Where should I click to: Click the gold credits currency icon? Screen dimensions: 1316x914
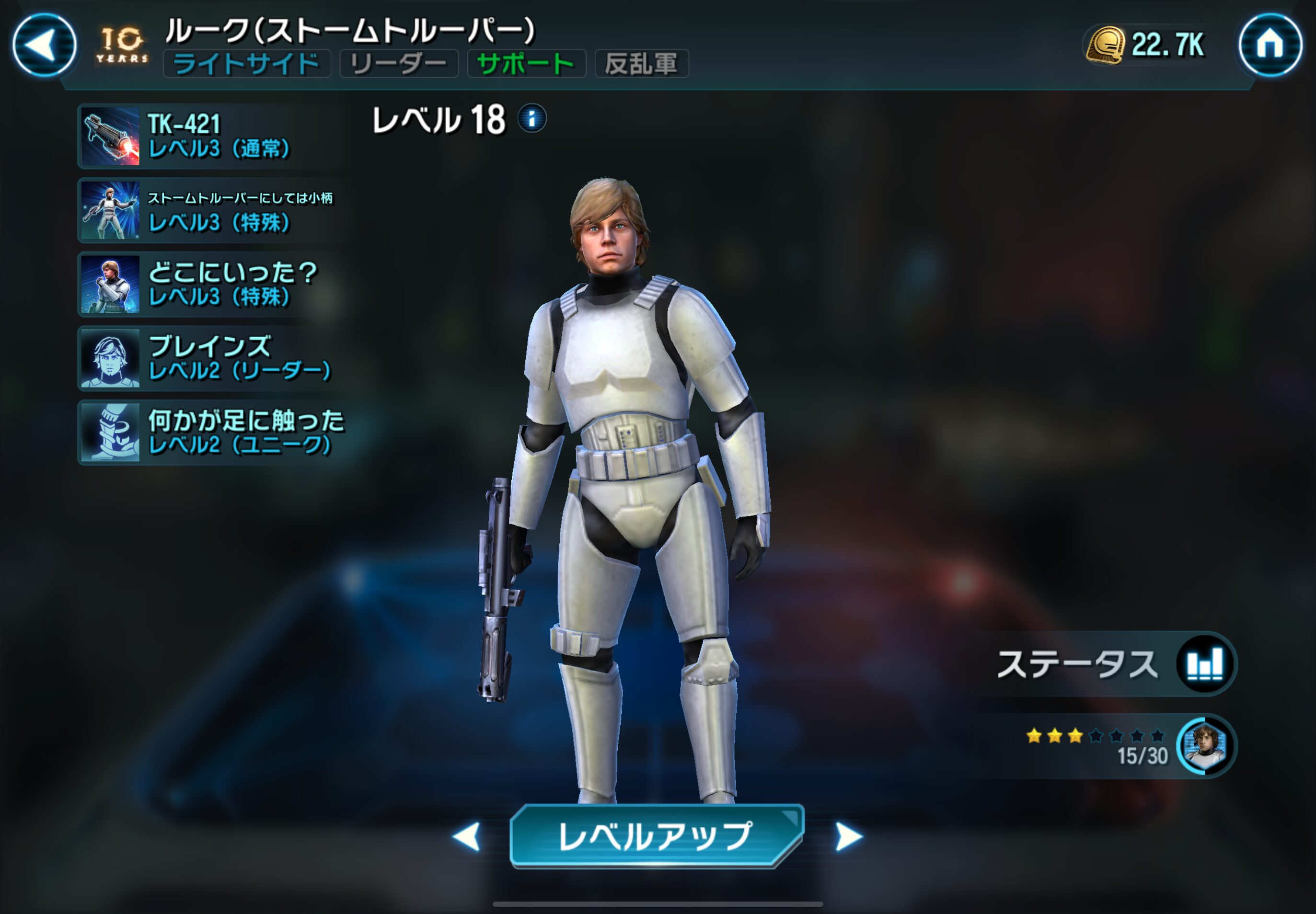pos(1106,45)
